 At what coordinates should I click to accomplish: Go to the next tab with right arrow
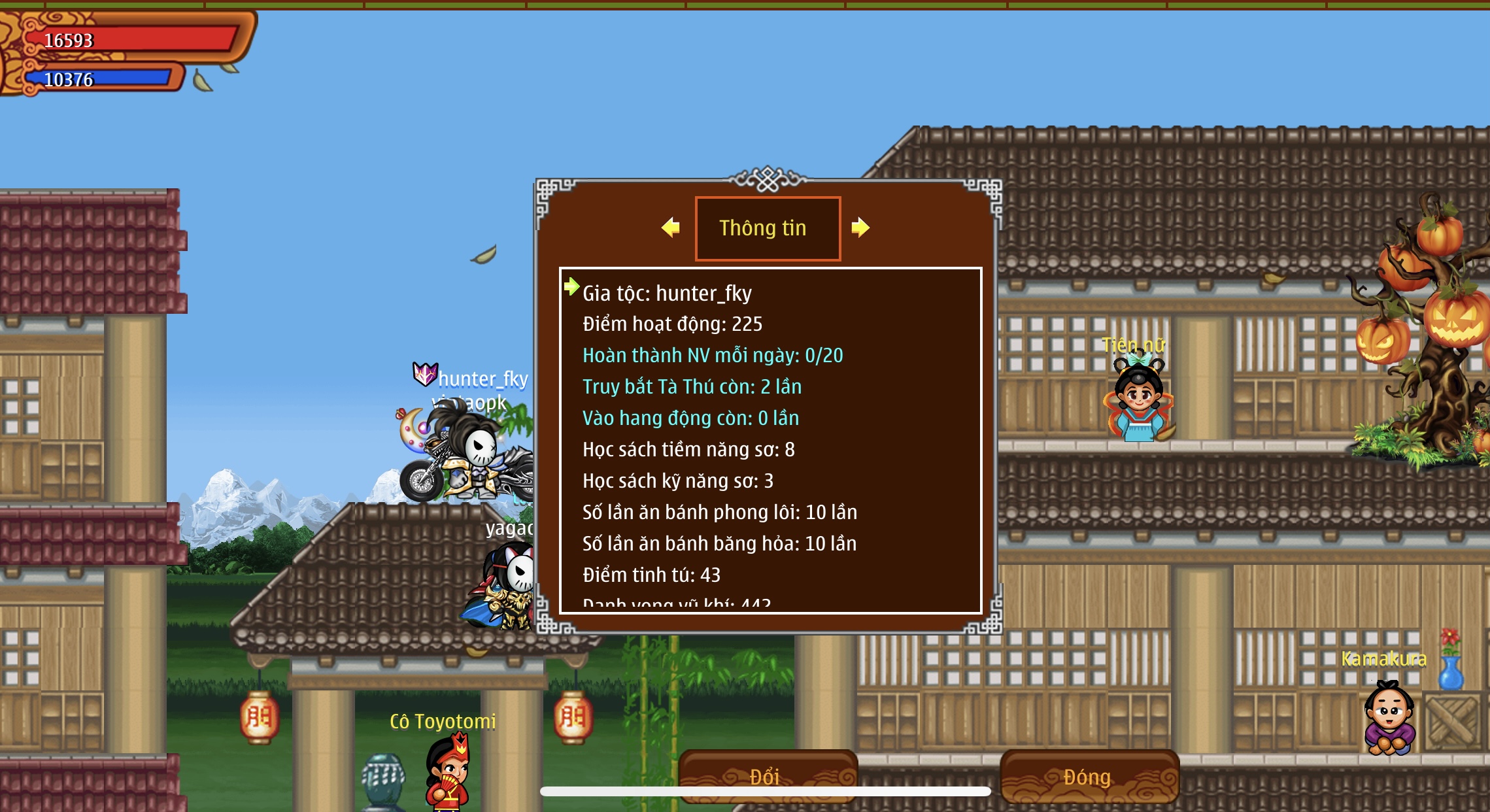(860, 228)
